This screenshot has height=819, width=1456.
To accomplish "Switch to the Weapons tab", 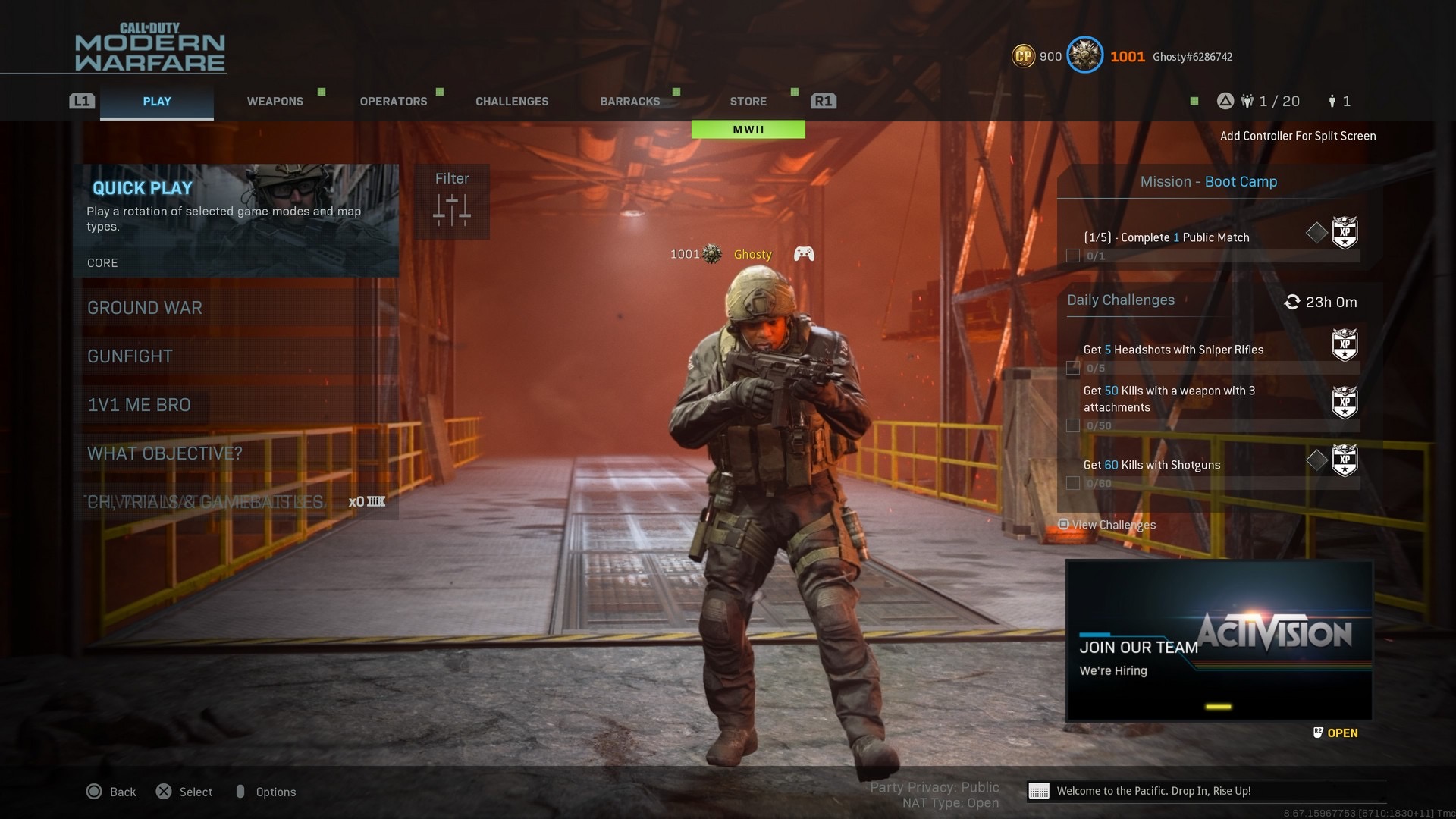I will [x=275, y=102].
